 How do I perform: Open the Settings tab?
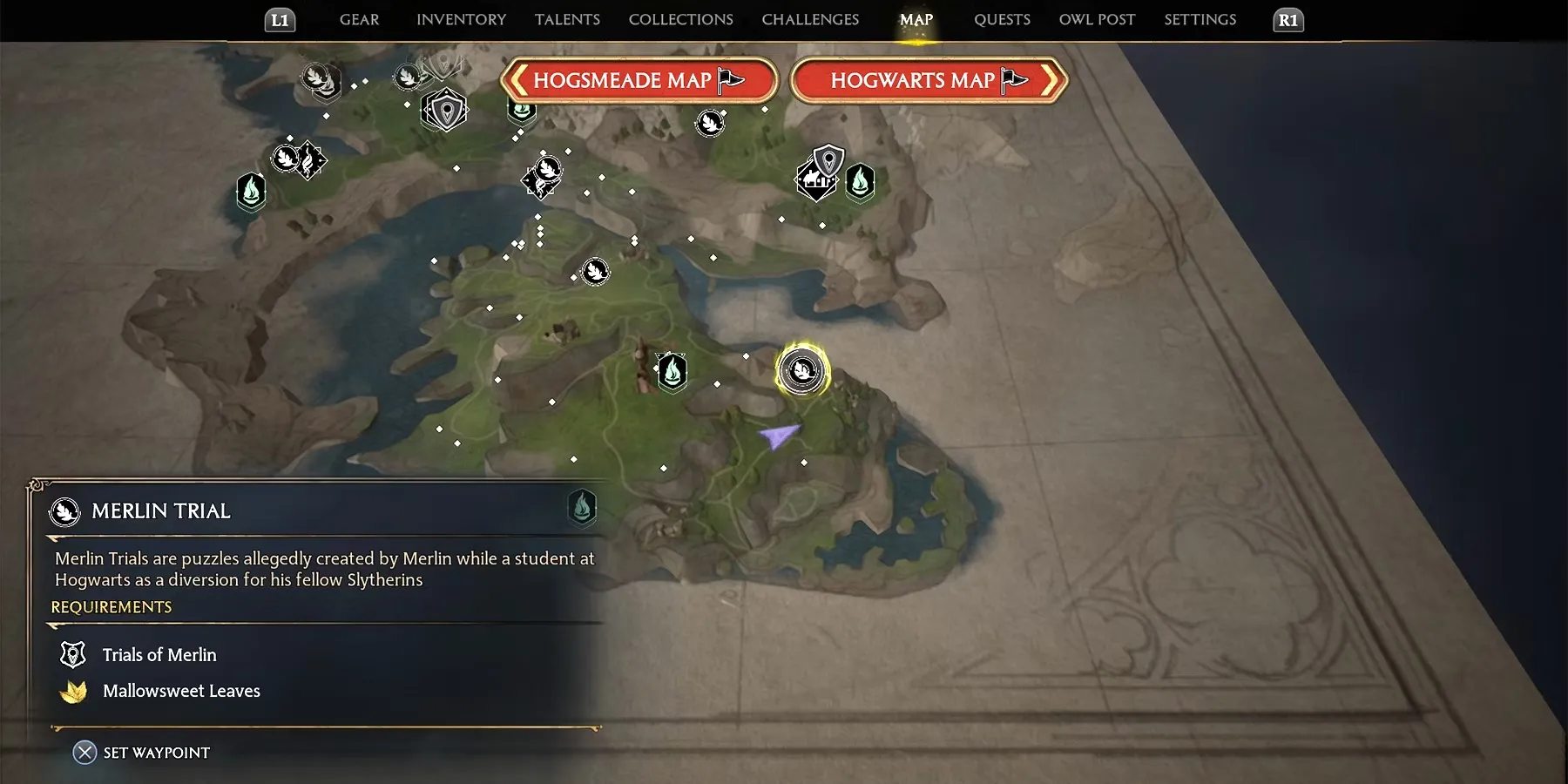point(1200,19)
